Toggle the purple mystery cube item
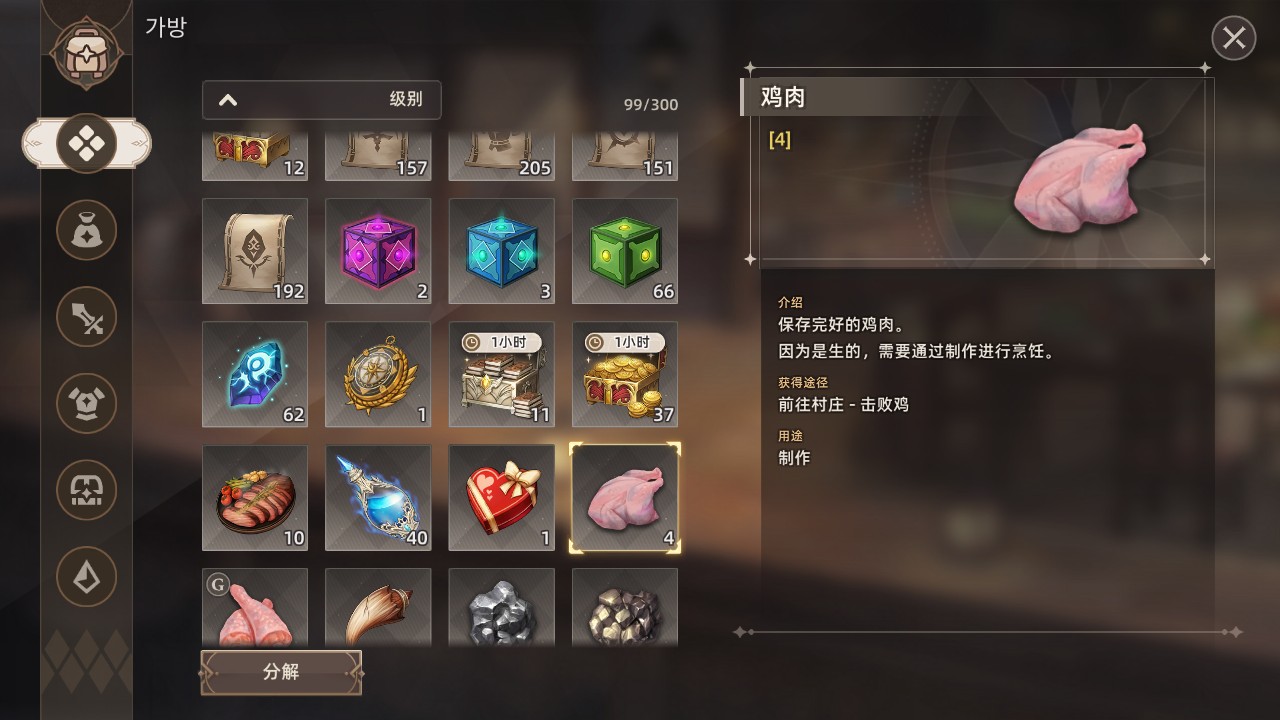Viewport: 1280px width, 720px height. (x=378, y=251)
